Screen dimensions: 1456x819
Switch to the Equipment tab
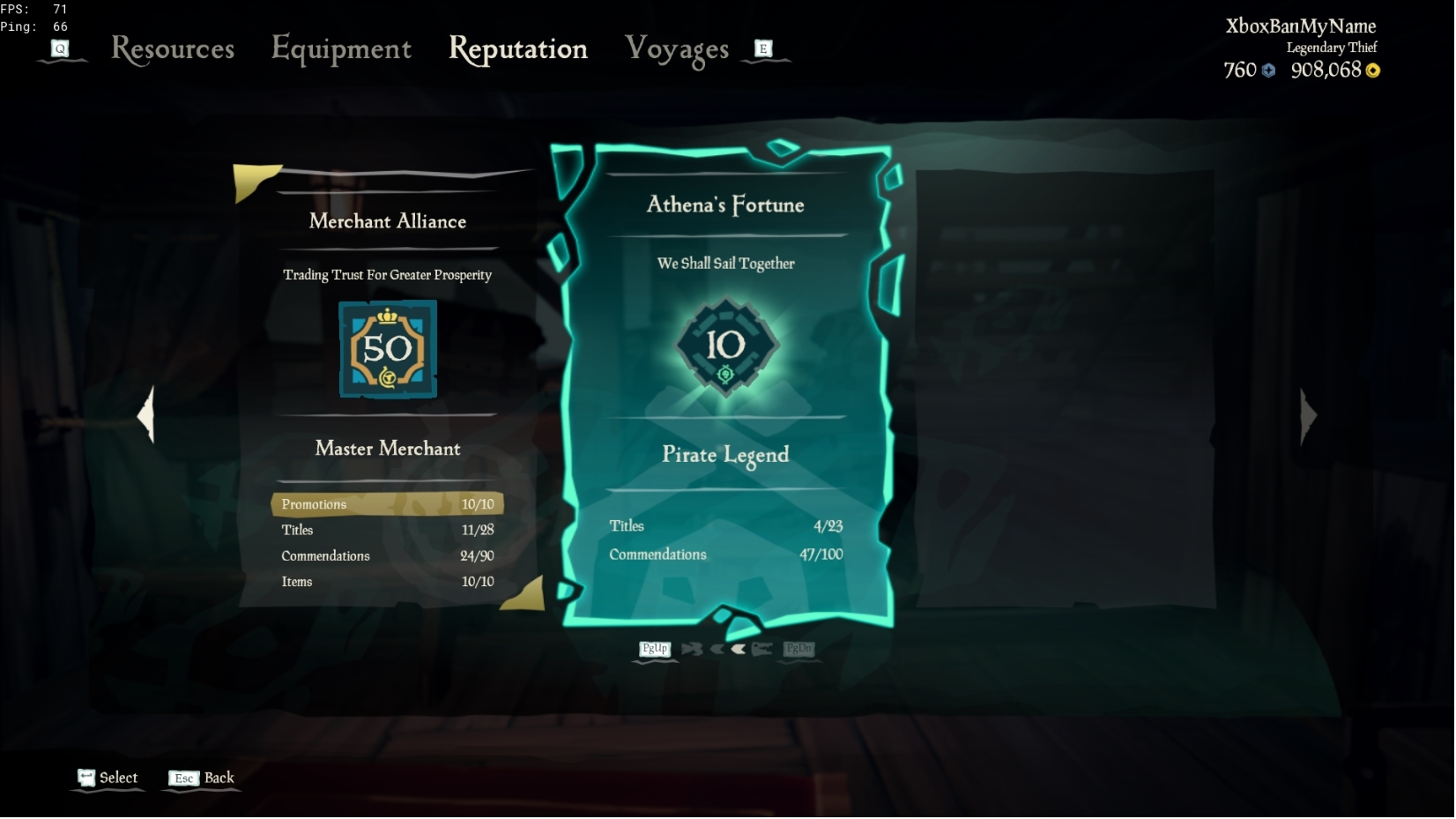pos(342,50)
